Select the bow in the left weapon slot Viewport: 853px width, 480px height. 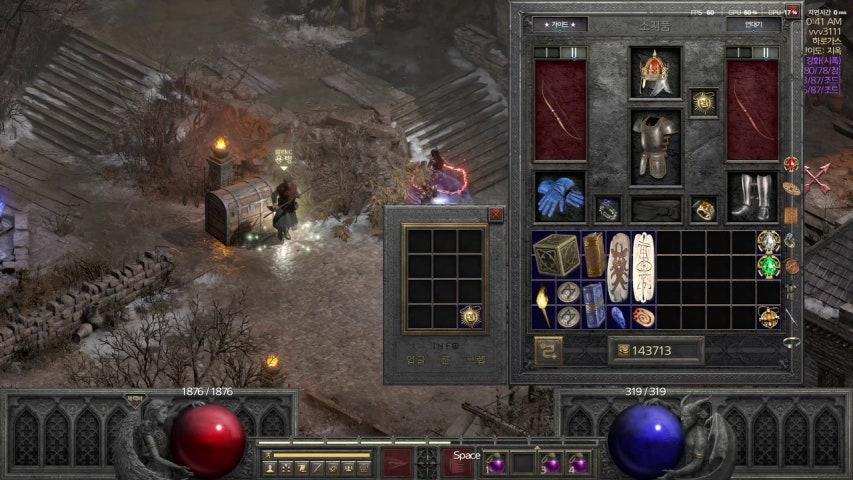tap(560, 109)
